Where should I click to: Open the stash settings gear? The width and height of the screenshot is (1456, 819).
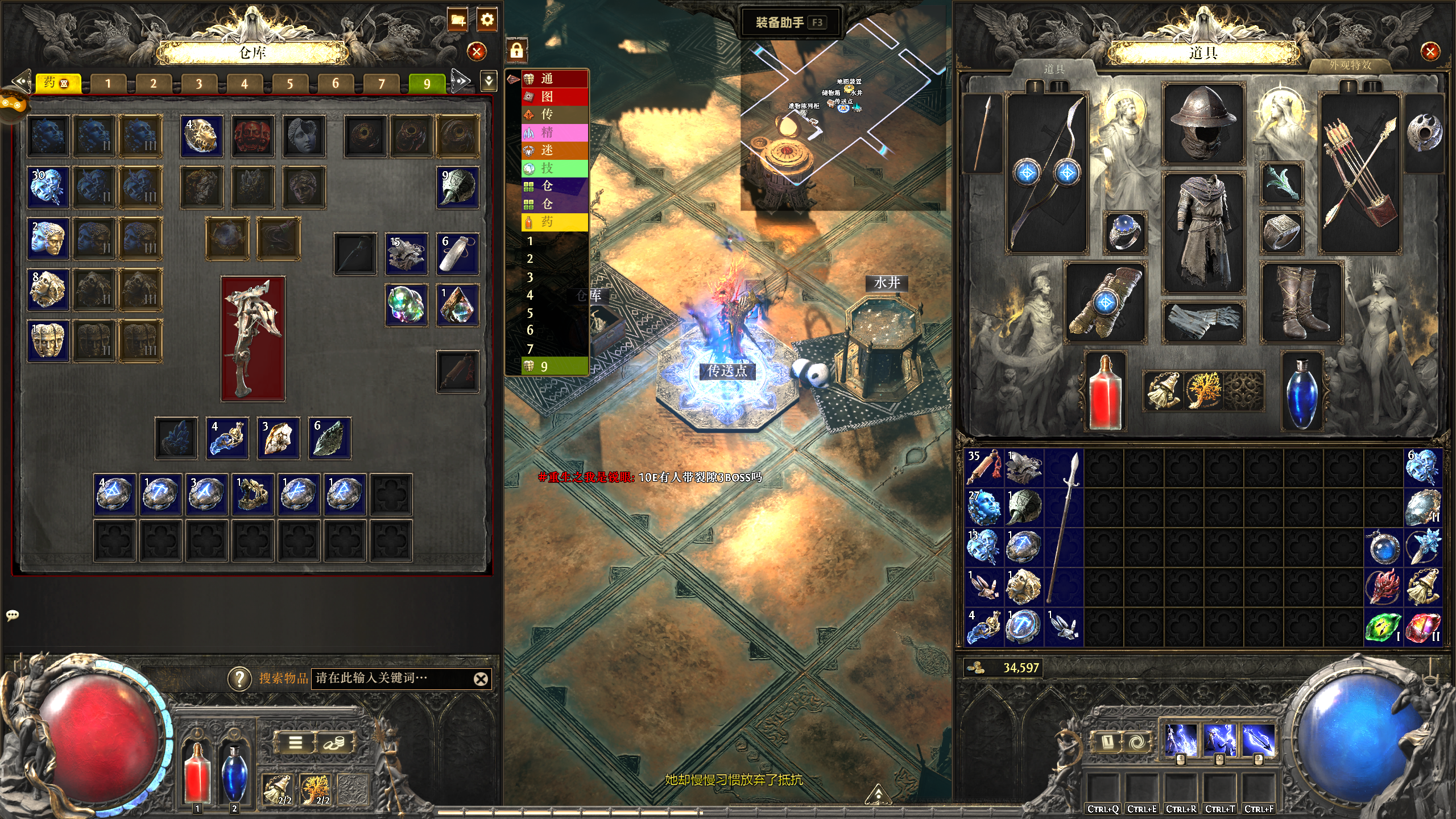487,20
